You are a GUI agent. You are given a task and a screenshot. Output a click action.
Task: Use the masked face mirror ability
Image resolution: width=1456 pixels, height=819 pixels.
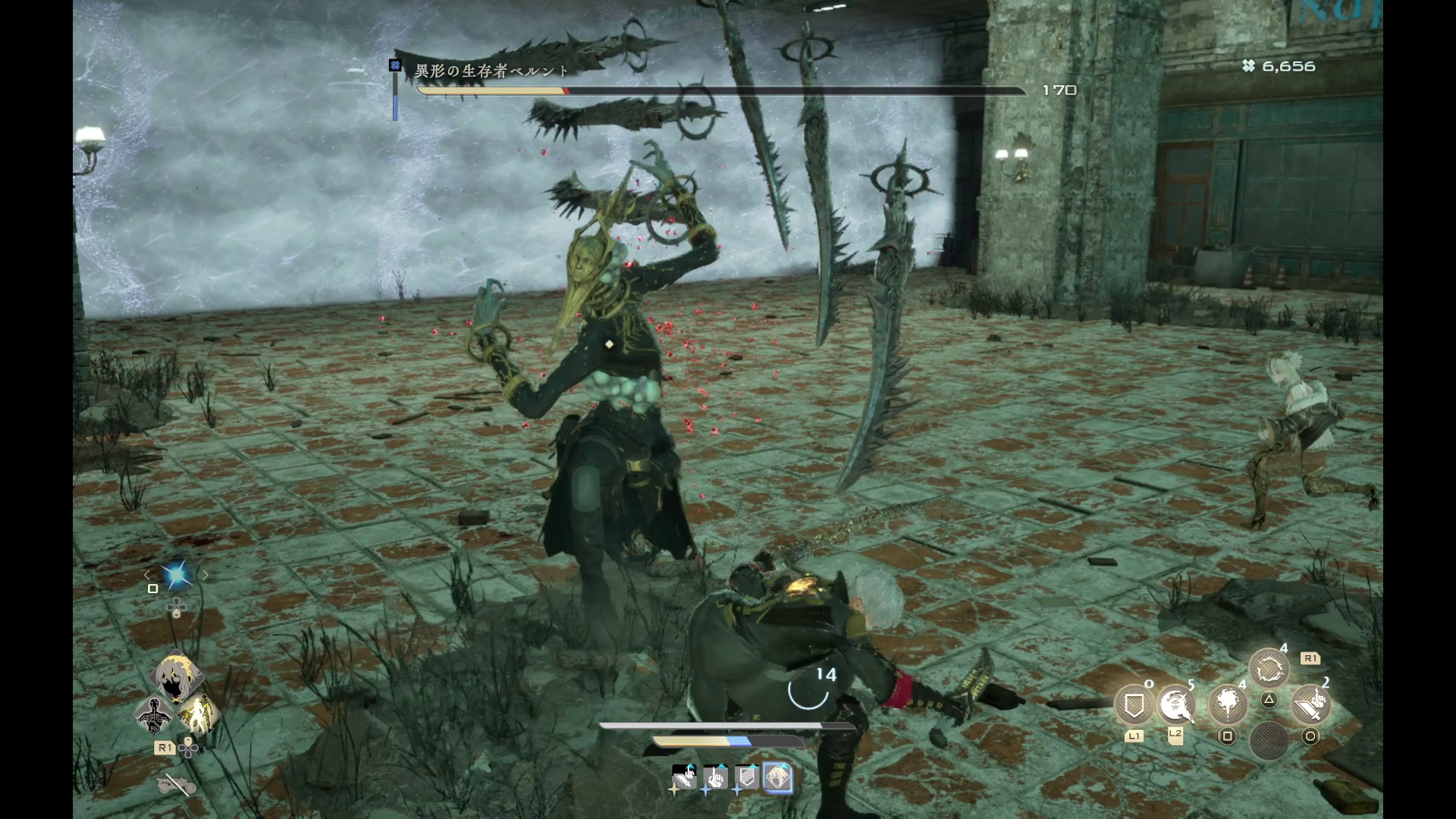point(1175,706)
